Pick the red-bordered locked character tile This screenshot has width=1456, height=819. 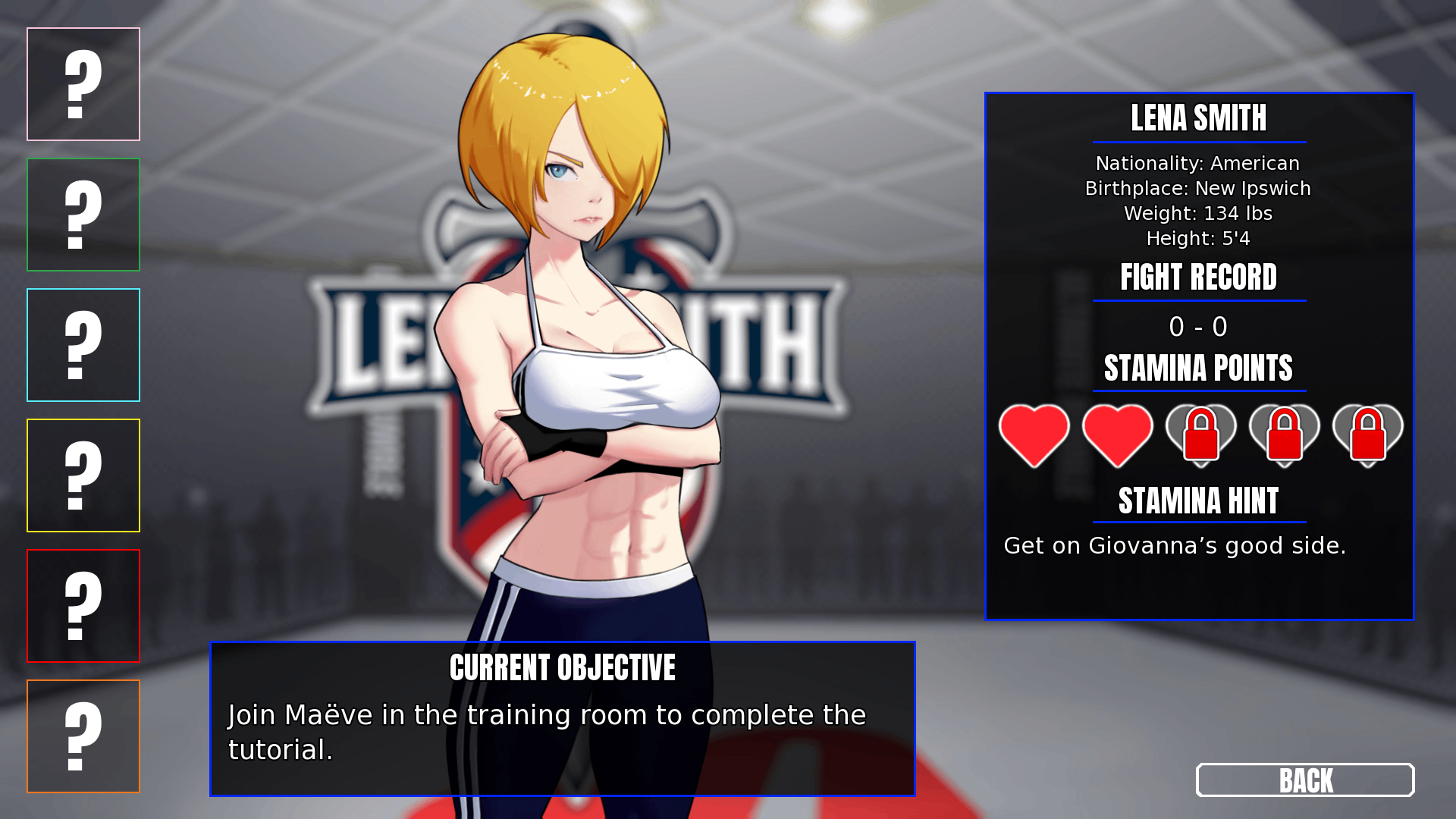tap(83, 606)
